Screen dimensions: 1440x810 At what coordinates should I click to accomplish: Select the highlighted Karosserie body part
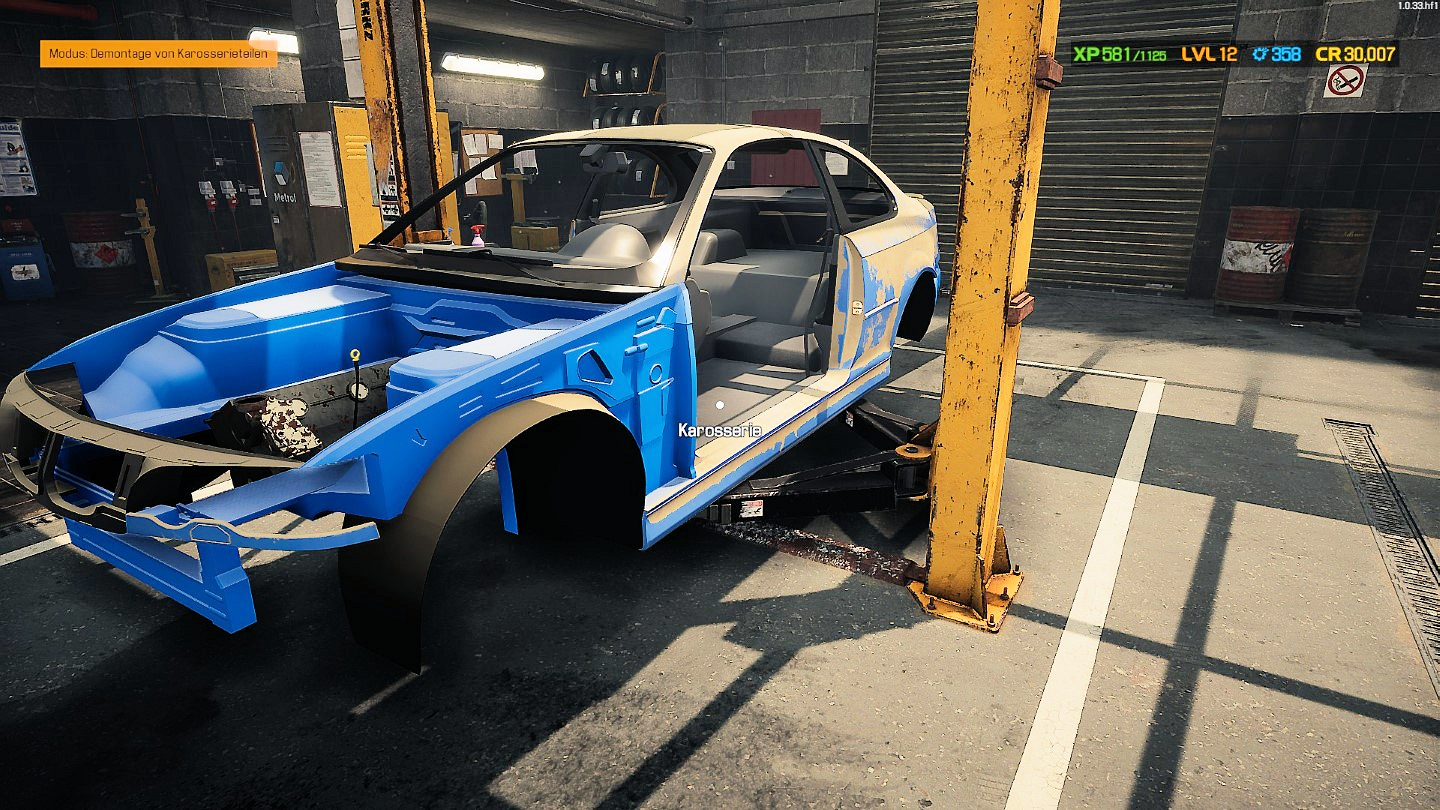(719, 406)
